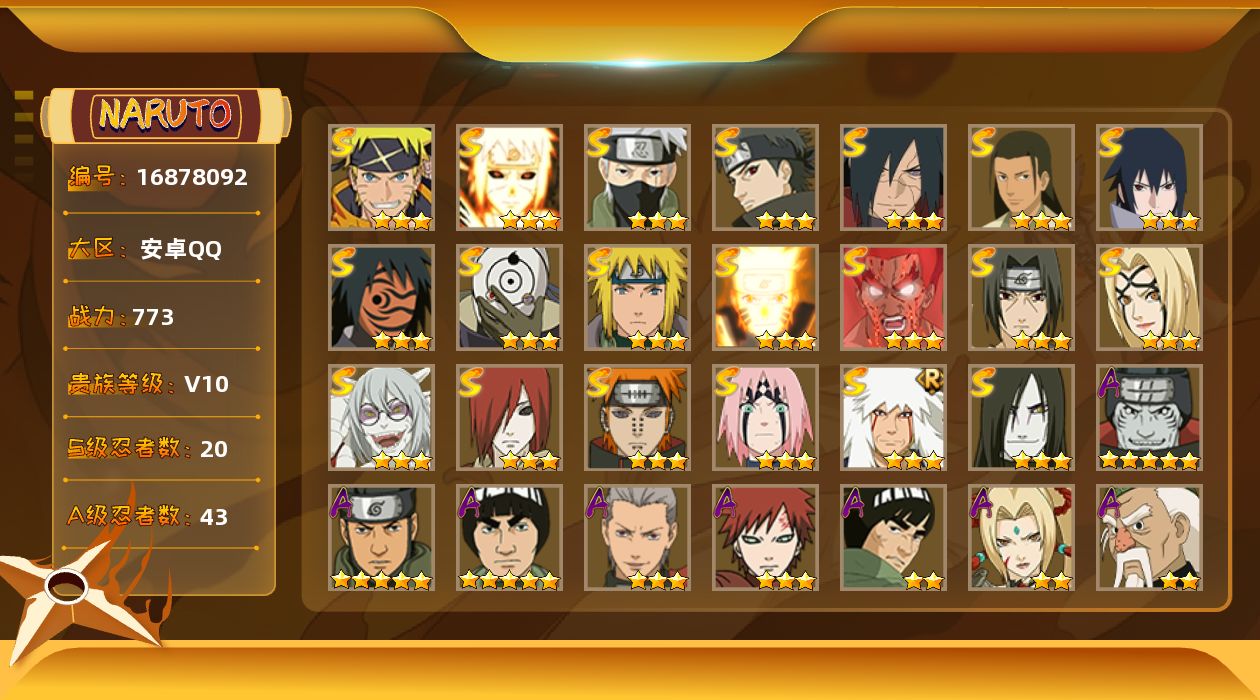This screenshot has width=1260, height=700.
Task: Open the orange spiral-masked Obito tile
Action: pos(381,298)
